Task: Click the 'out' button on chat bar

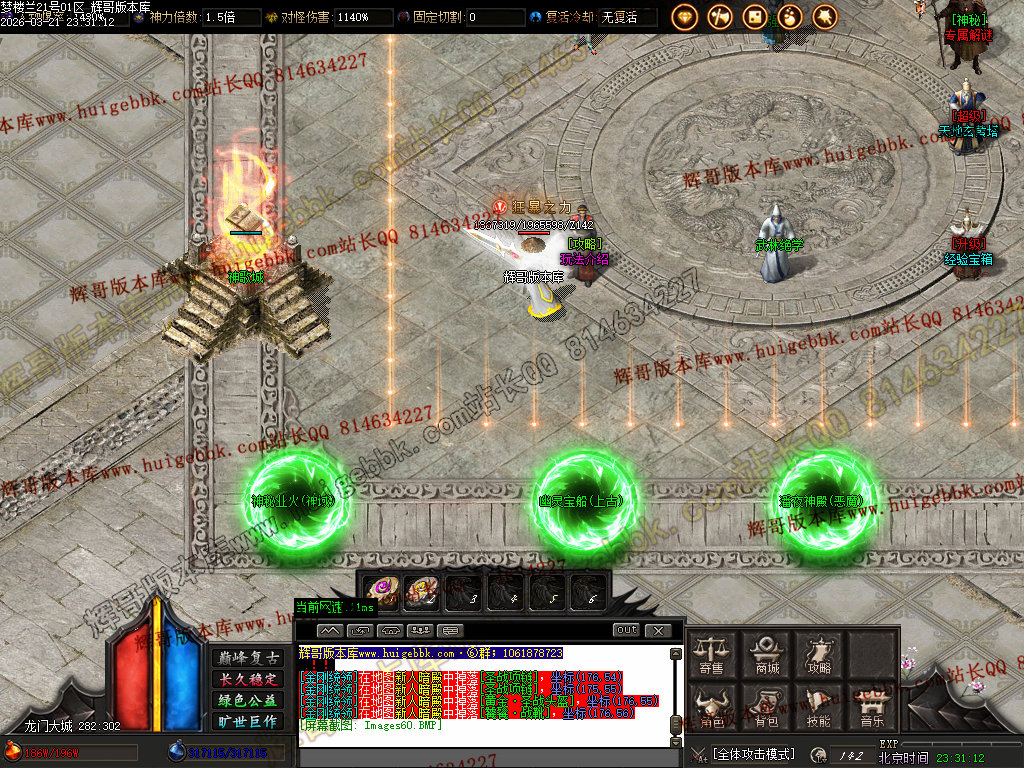Action: tap(626, 630)
